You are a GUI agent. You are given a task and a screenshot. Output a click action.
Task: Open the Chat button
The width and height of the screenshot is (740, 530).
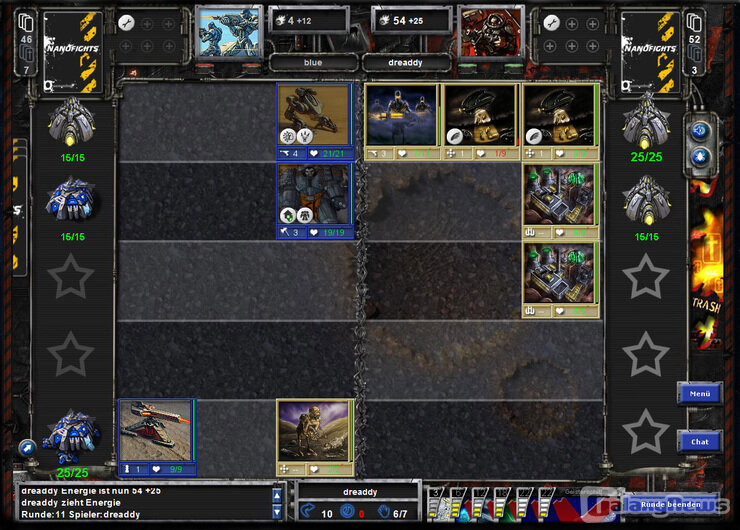coord(699,441)
